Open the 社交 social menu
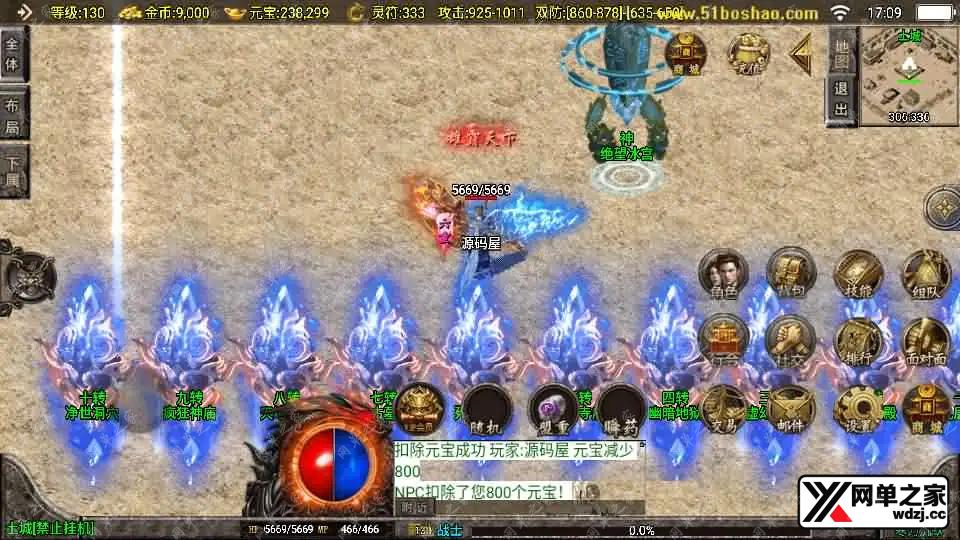The height and width of the screenshot is (540, 960). click(x=790, y=342)
